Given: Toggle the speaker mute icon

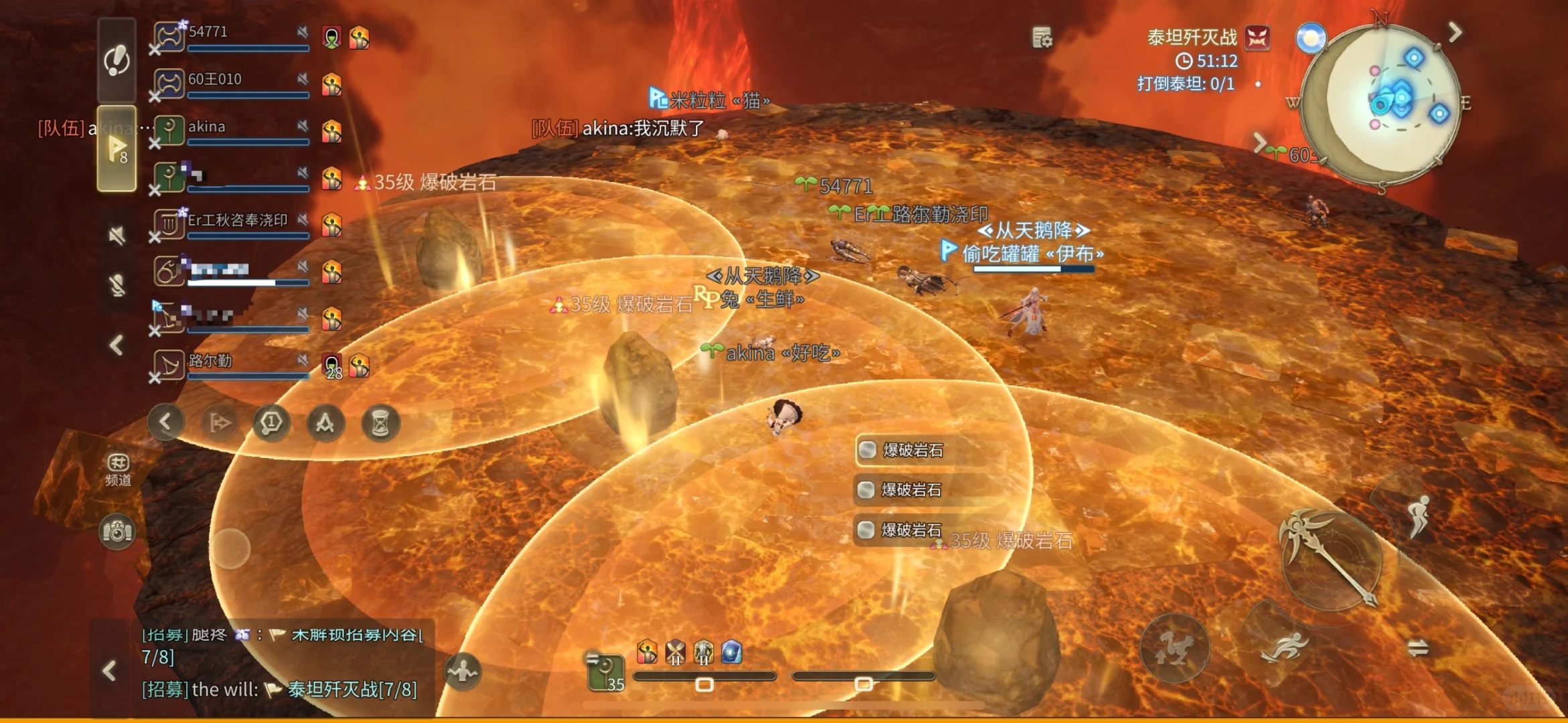Looking at the screenshot, I should (x=117, y=235).
